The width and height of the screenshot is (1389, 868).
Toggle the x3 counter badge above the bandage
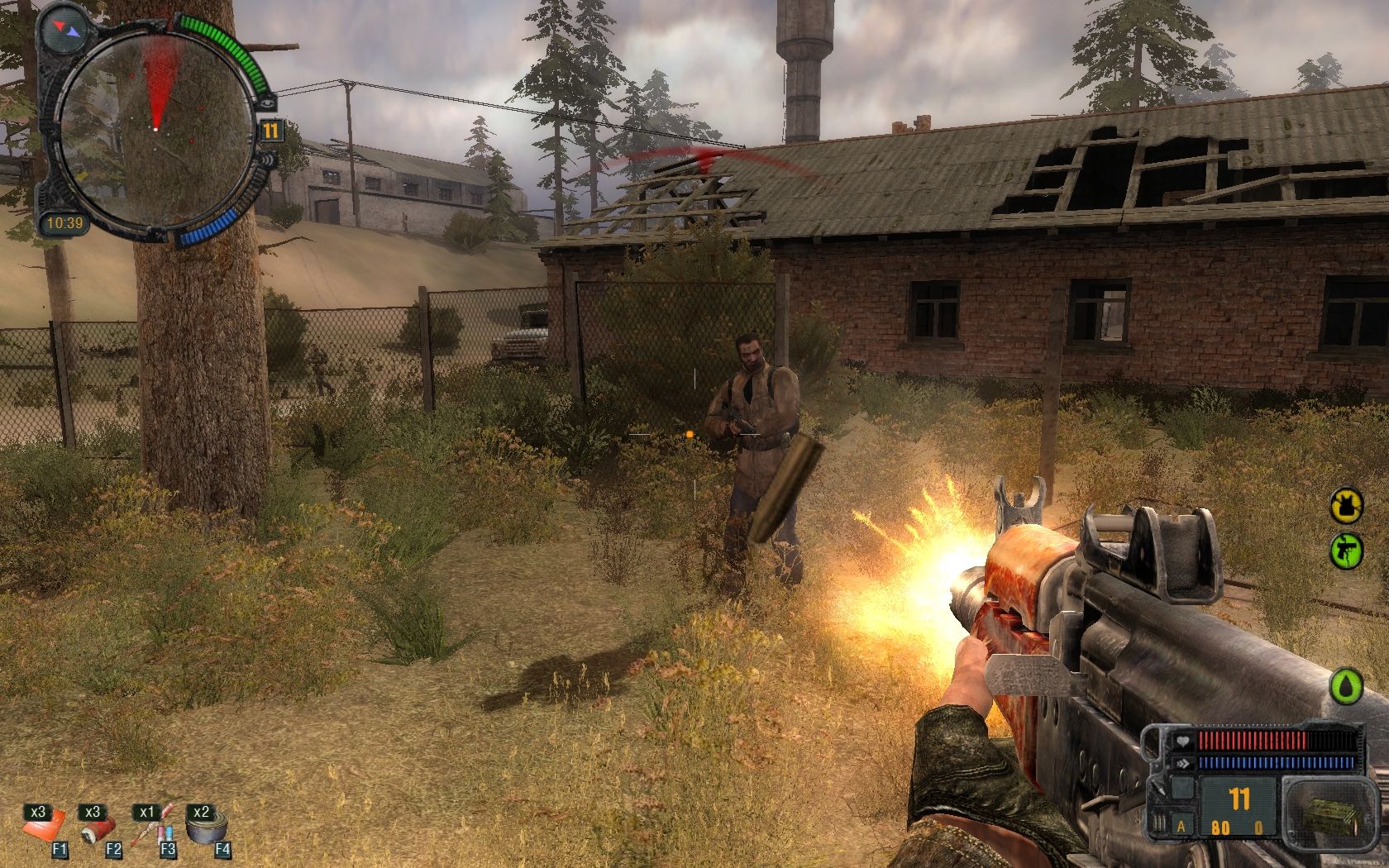[x=38, y=812]
